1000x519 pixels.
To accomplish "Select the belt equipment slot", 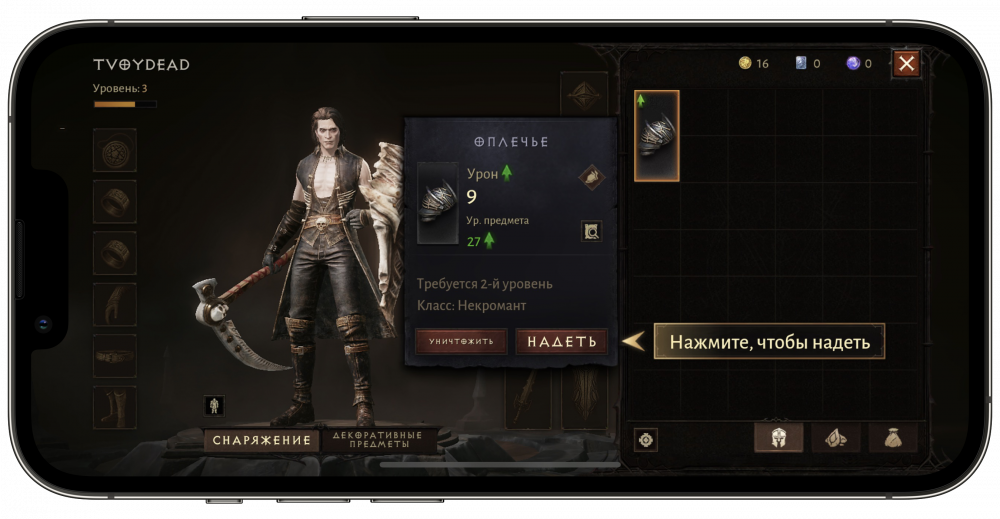I will [115, 355].
